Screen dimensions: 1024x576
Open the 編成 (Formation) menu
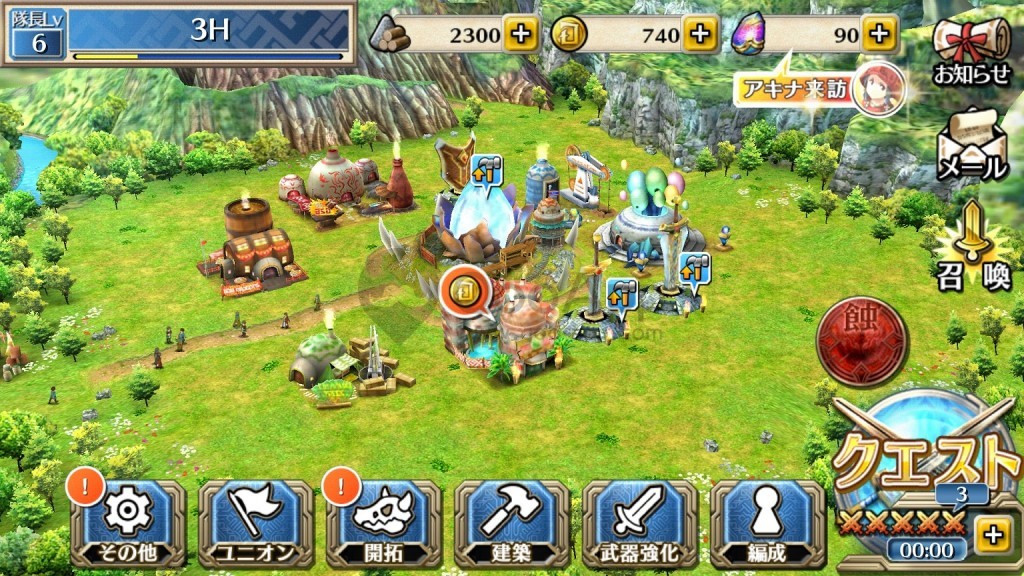(x=766, y=523)
